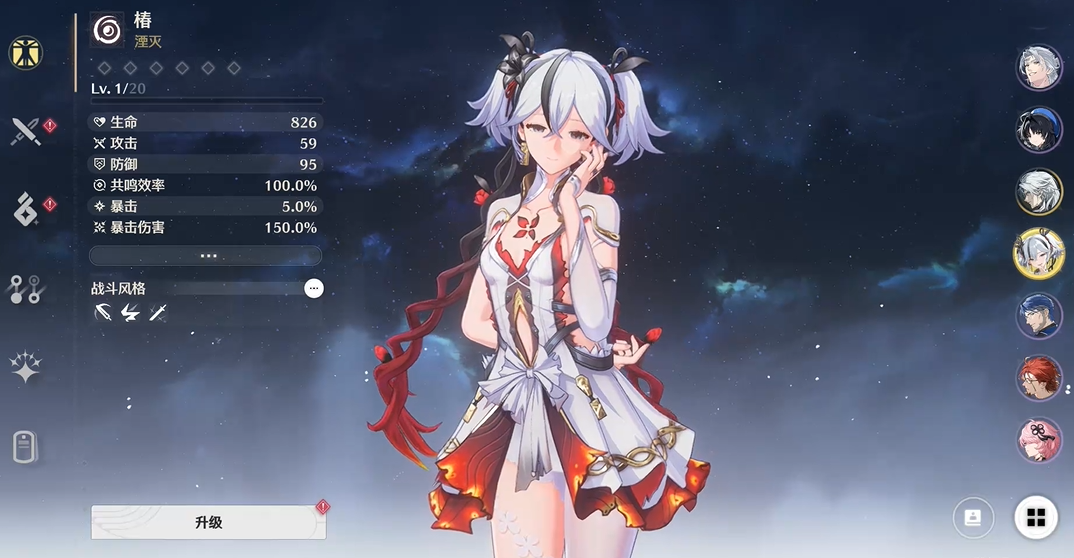
Task: Expand the full stats list bar
Action: pos(206,256)
